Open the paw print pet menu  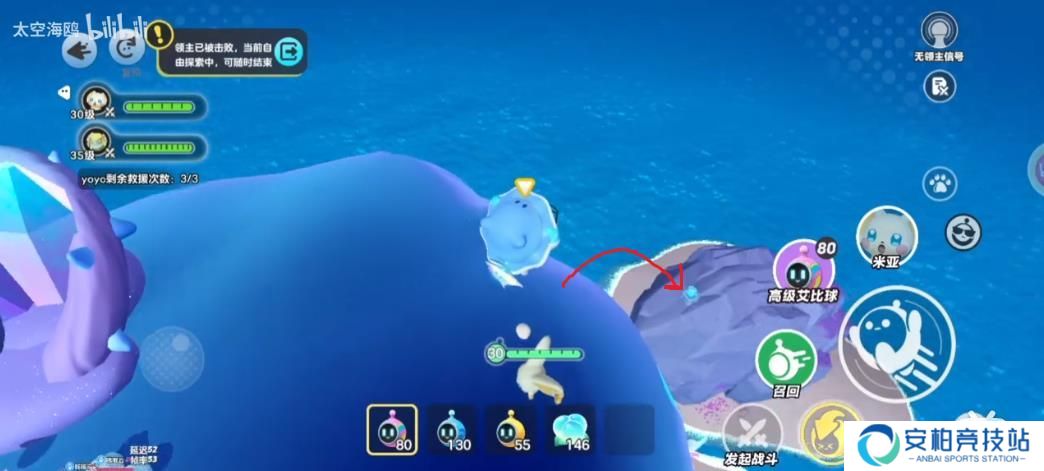point(938,183)
